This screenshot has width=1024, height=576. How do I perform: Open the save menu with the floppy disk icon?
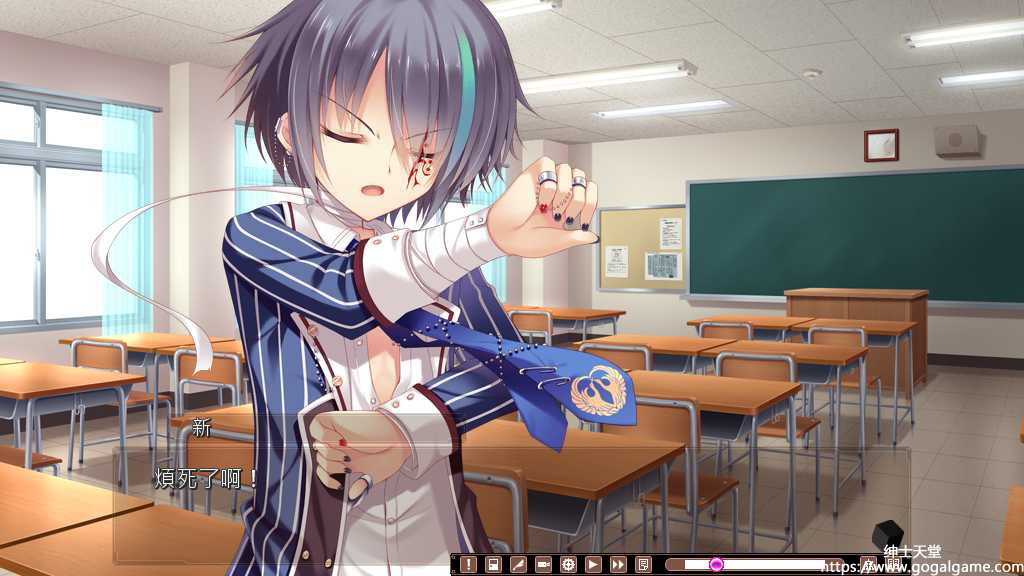(x=493, y=565)
